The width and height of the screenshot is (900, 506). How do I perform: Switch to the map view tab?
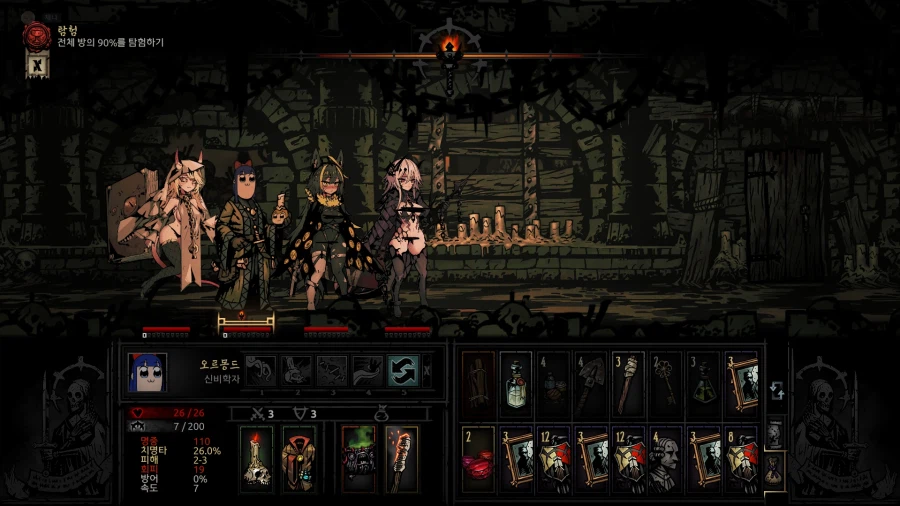(774, 434)
